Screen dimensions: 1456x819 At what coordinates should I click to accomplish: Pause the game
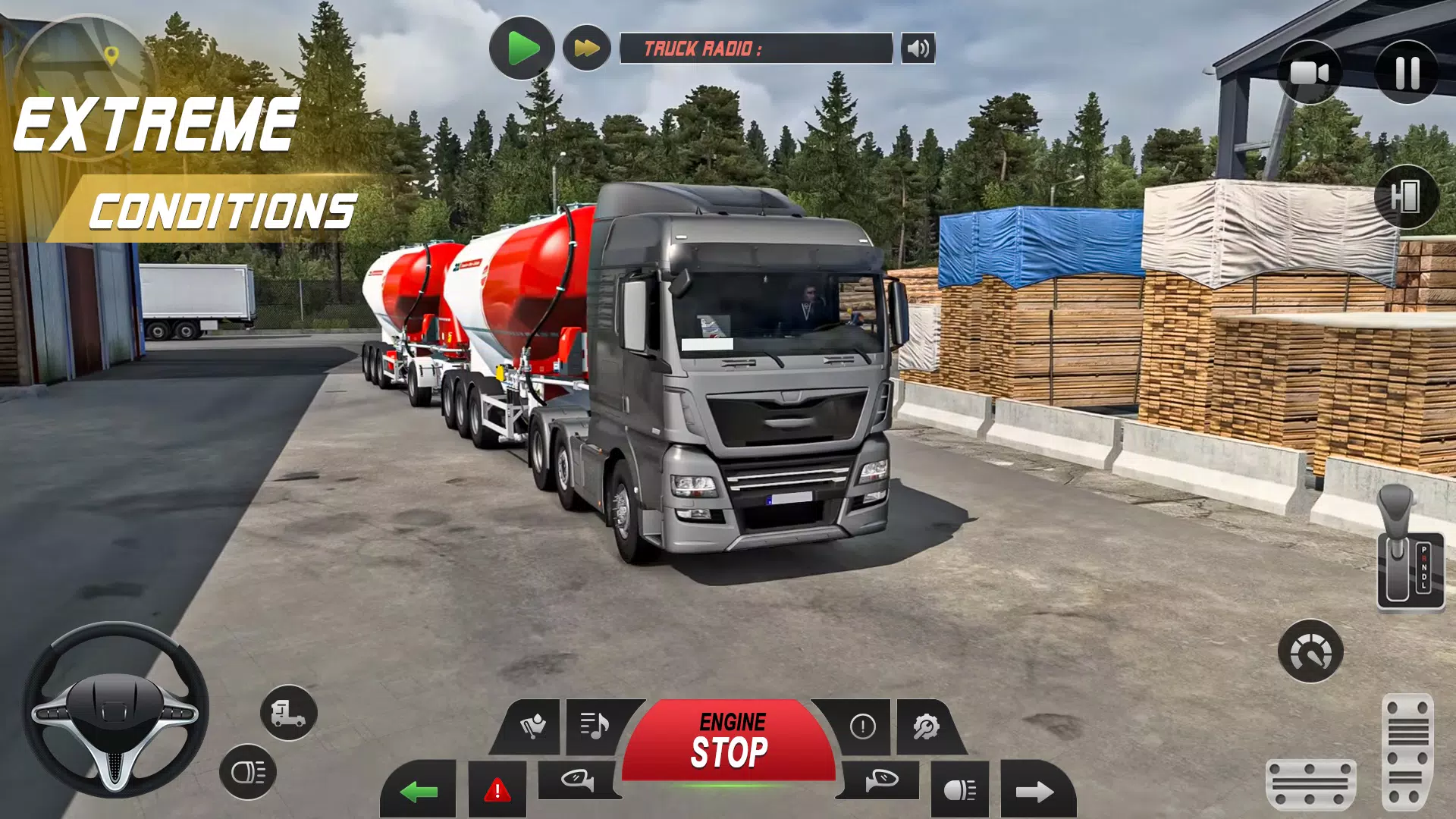point(1408,72)
